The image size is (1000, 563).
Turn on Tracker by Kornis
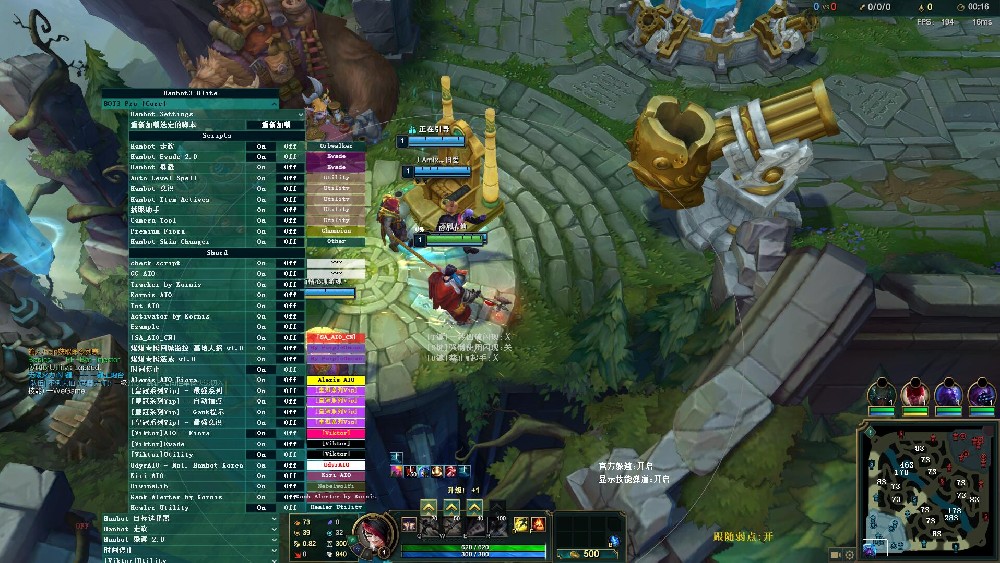coord(261,285)
